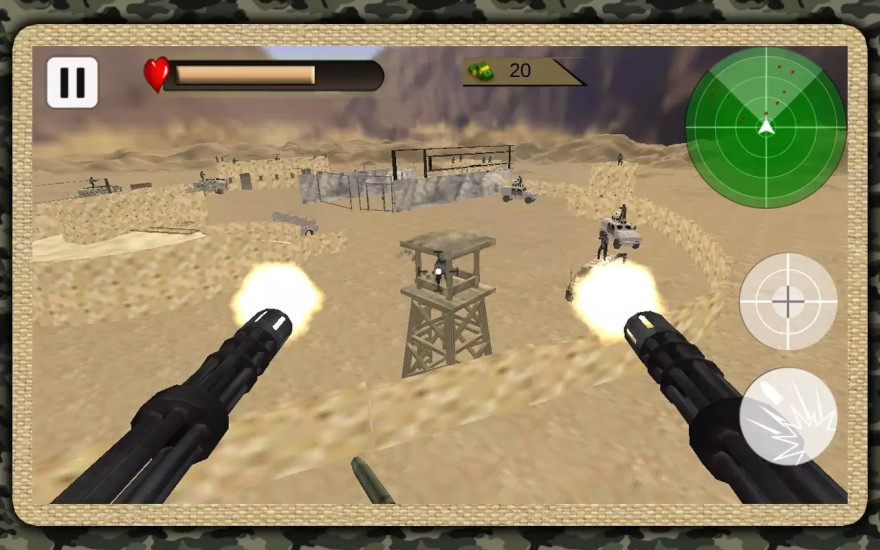Activate the crosshair aim button
Image resolution: width=880 pixels, height=550 pixels.
pyautogui.click(x=788, y=301)
